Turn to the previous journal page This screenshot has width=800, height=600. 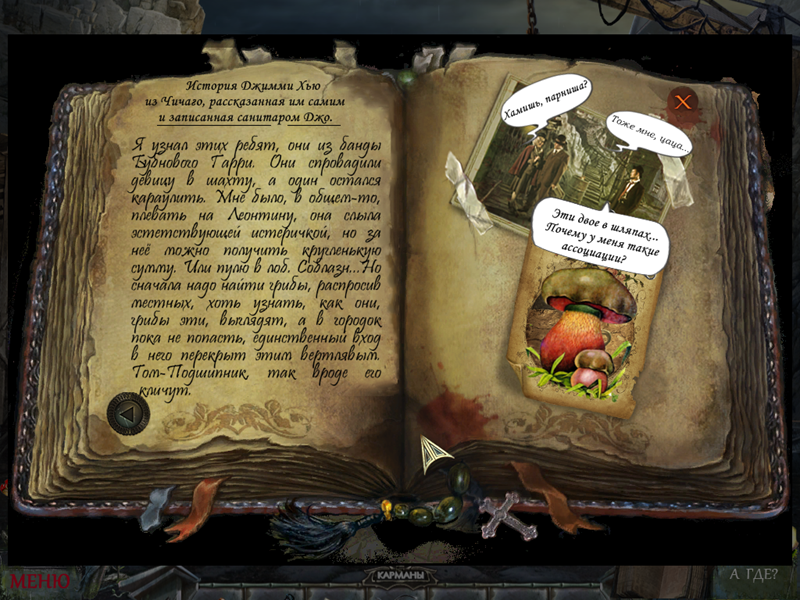127,411
